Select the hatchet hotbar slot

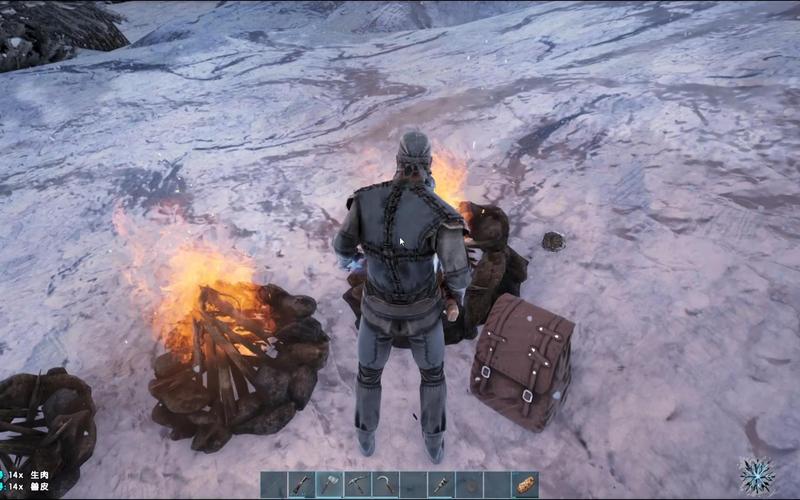(330, 485)
